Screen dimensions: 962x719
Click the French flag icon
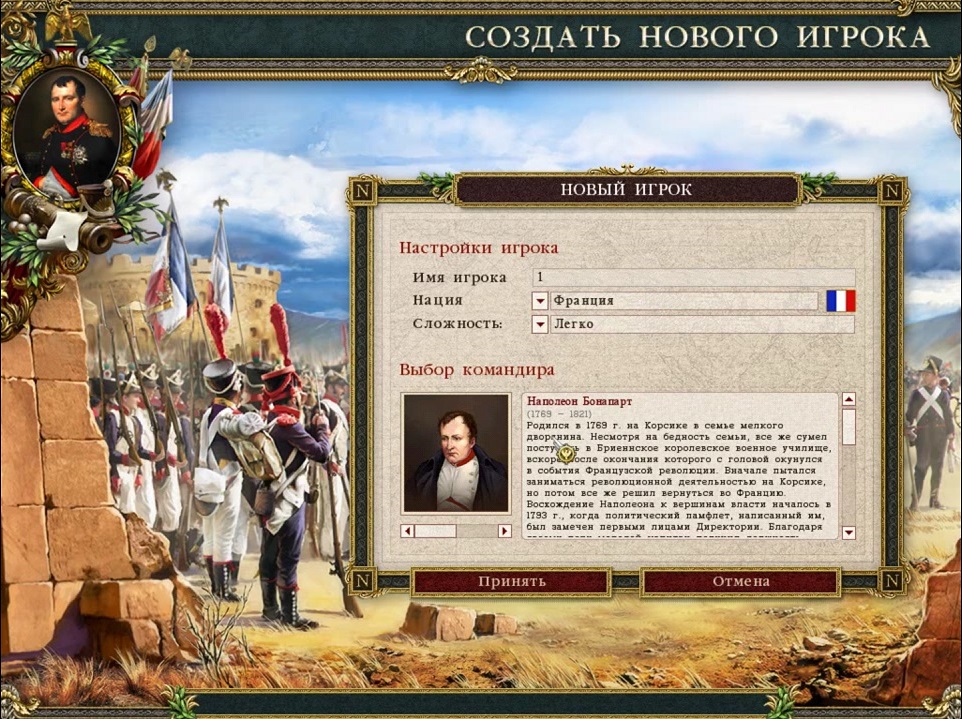point(841,301)
